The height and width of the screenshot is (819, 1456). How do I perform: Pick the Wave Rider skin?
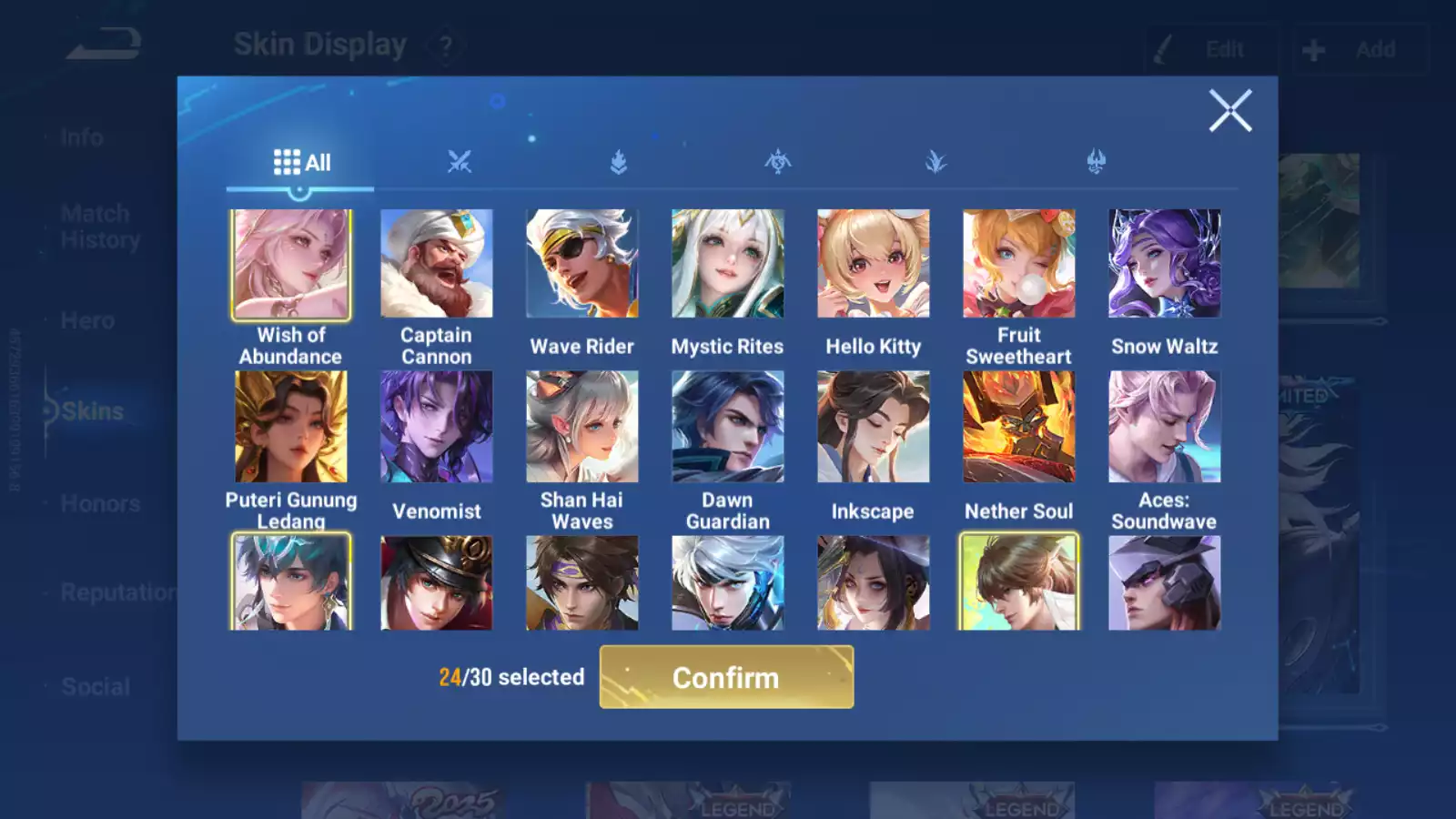click(582, 265)
